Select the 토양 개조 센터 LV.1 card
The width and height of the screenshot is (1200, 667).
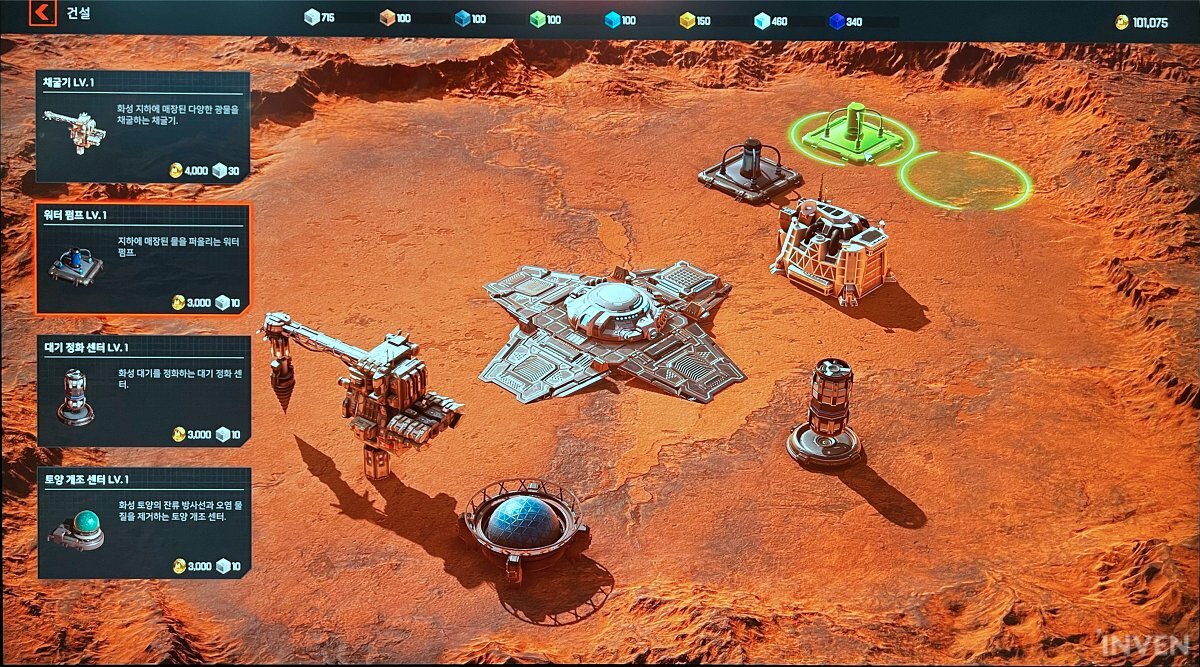coord(144,523)
